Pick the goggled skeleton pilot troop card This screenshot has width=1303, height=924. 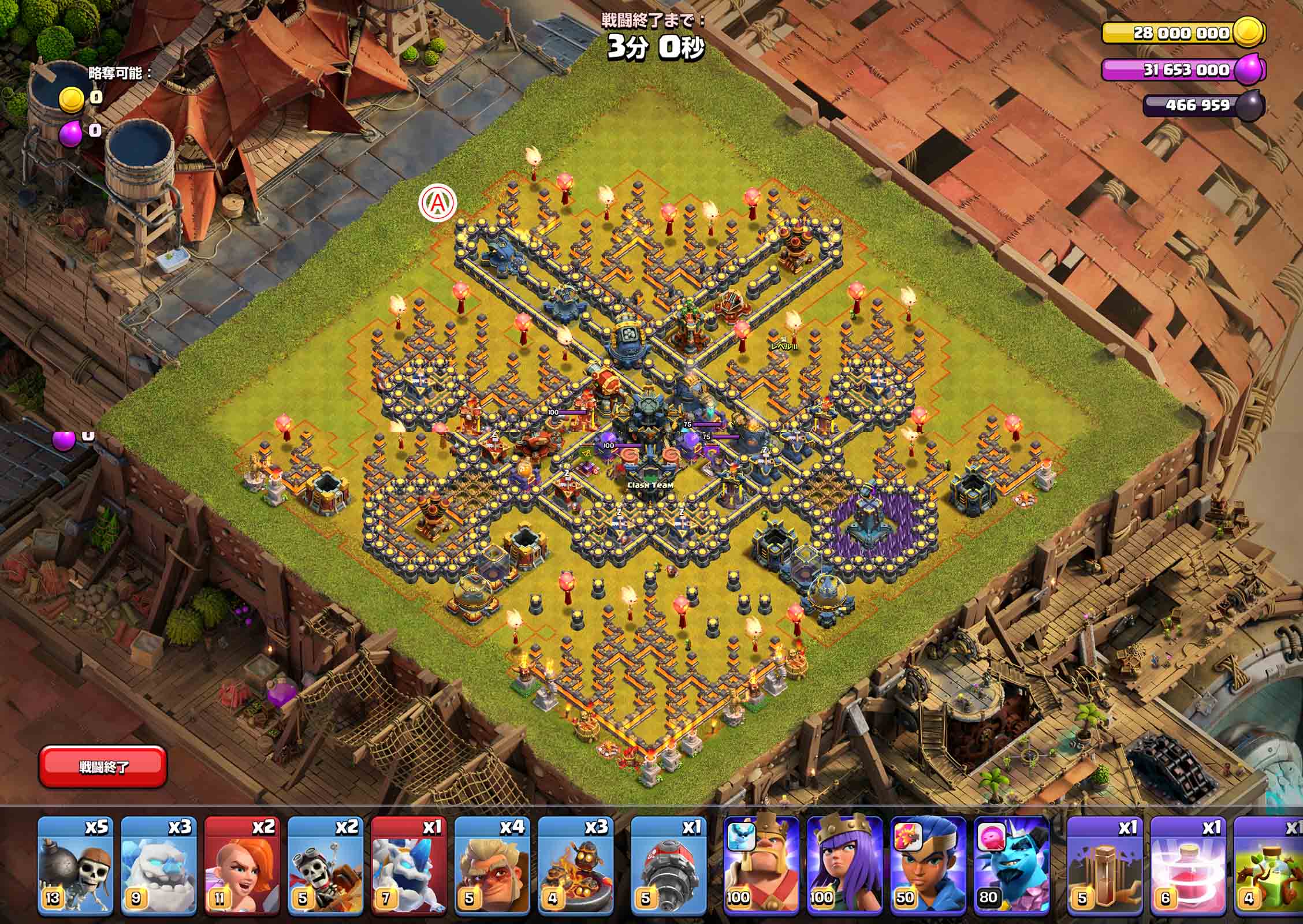pos(325,866)
